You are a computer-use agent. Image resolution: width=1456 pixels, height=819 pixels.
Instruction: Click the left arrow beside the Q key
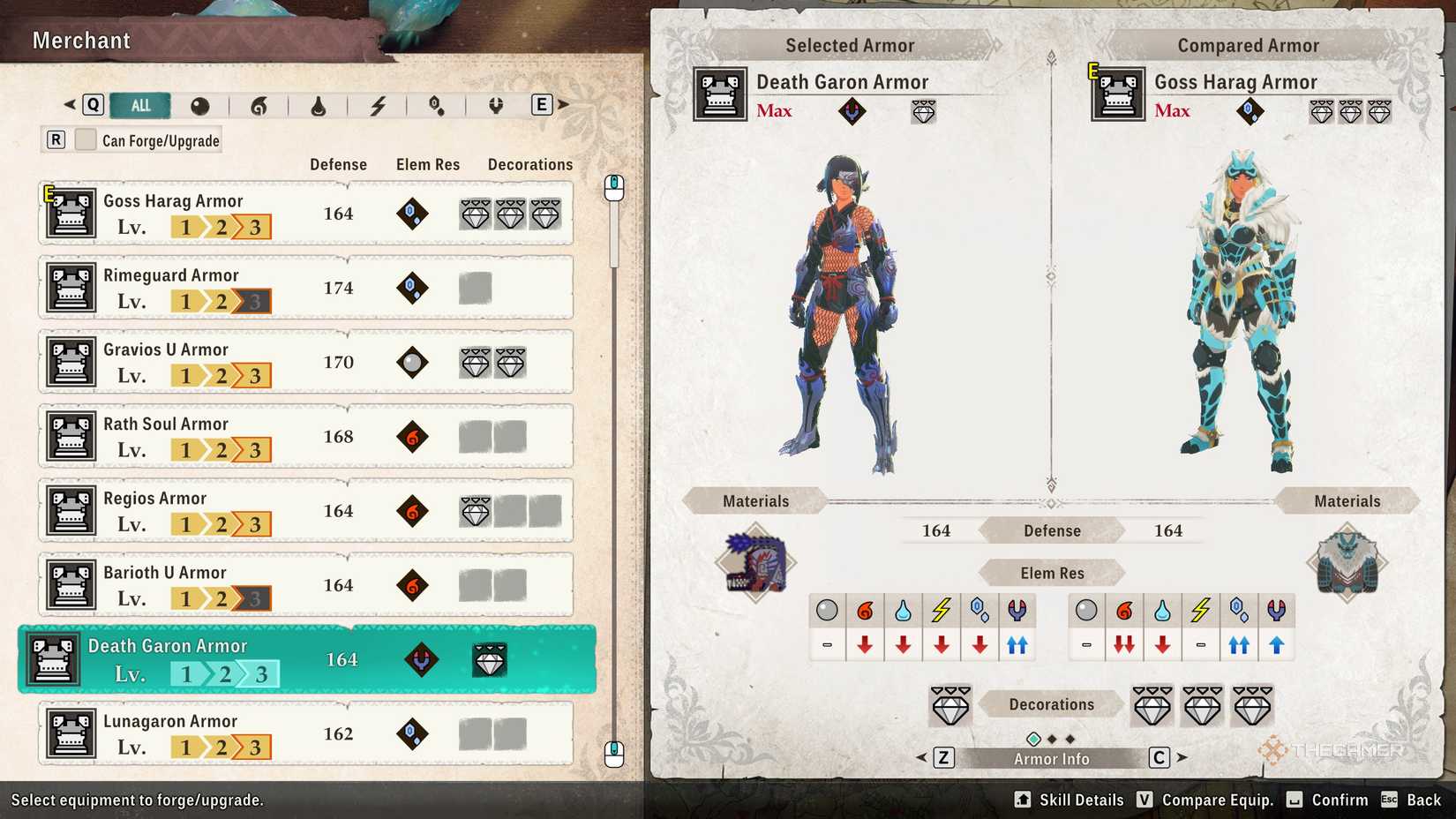click(69, 103)
